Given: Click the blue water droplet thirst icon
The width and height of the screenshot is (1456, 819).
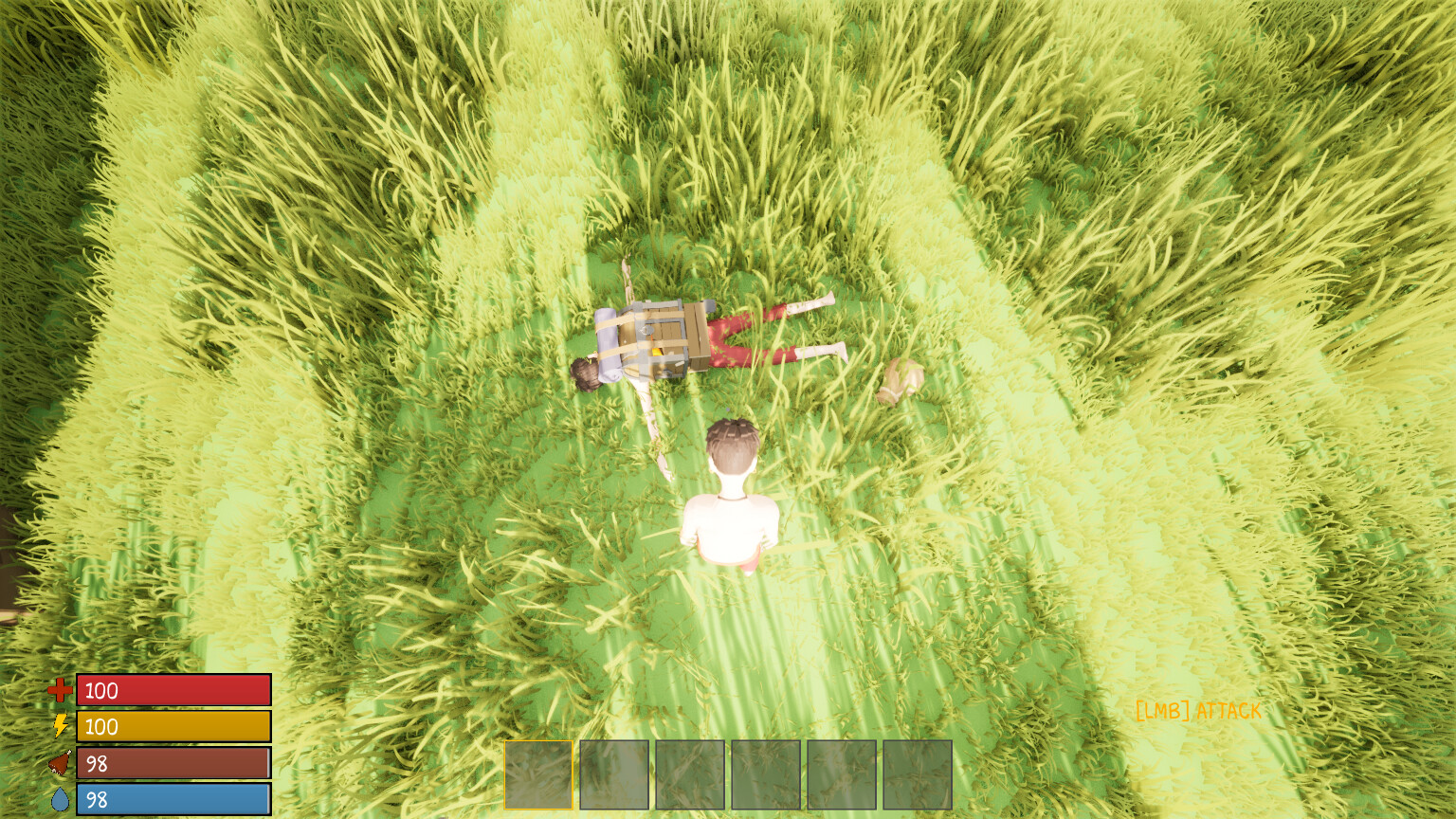Looking at the screenshot, I should (x=59, y=798).
